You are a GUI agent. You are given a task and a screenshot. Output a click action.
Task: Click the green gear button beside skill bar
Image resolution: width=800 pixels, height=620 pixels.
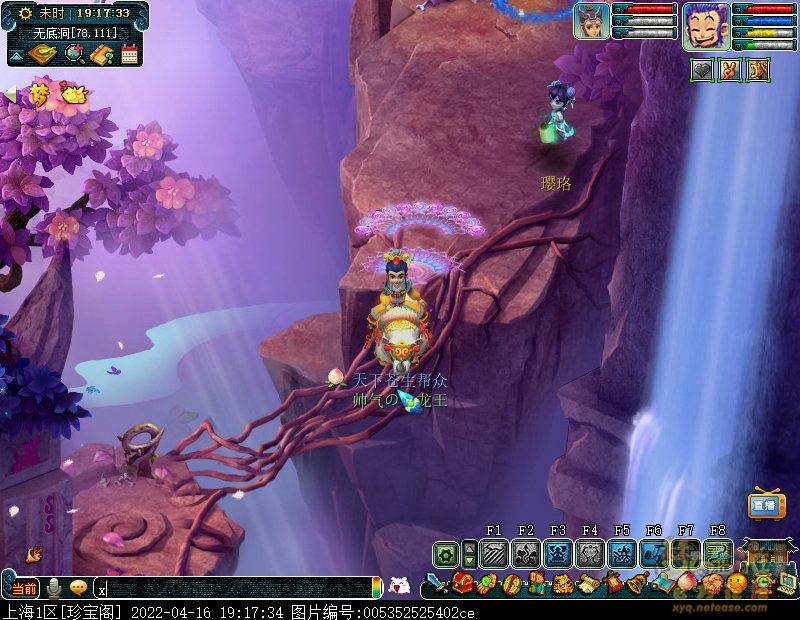coord(446,554)
